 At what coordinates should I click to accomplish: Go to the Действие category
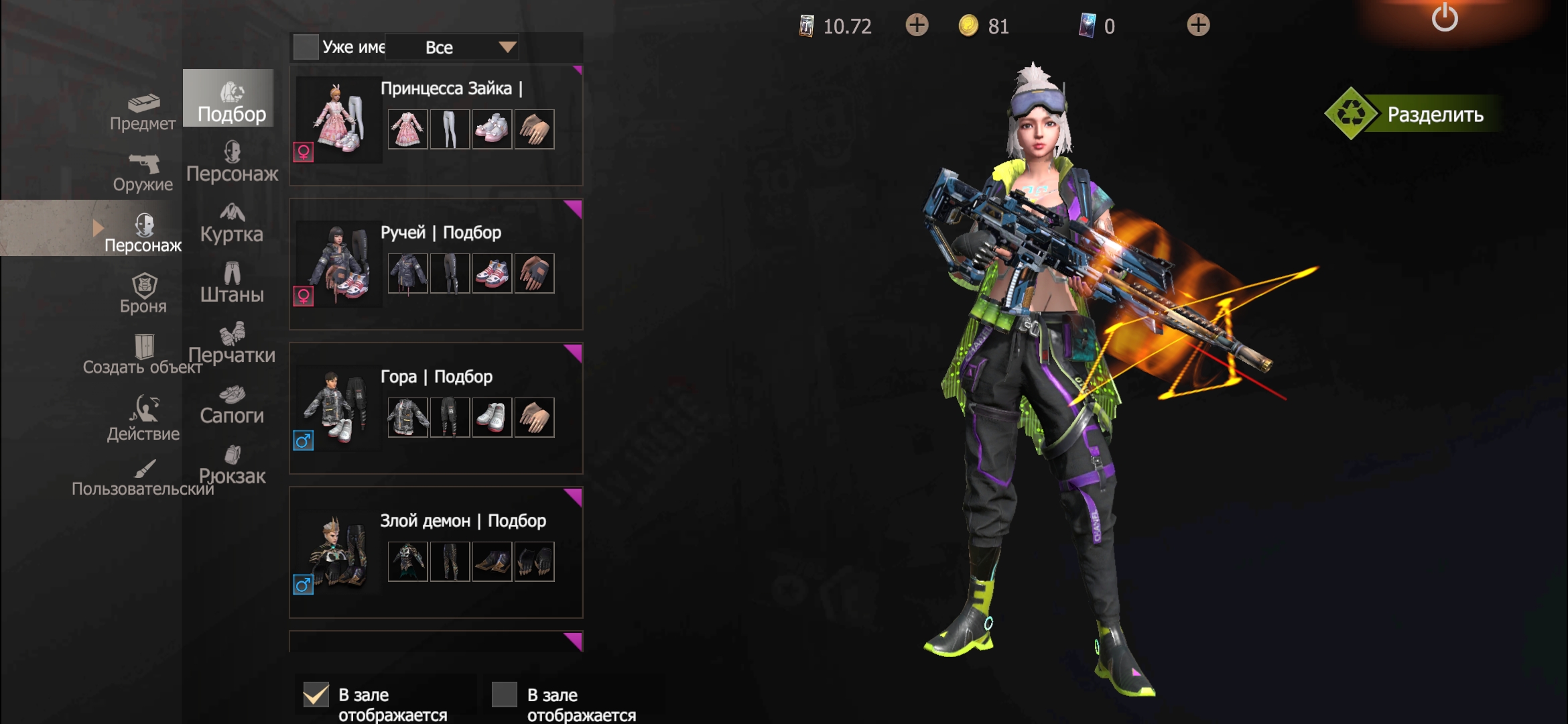click(x=143, y=417)
